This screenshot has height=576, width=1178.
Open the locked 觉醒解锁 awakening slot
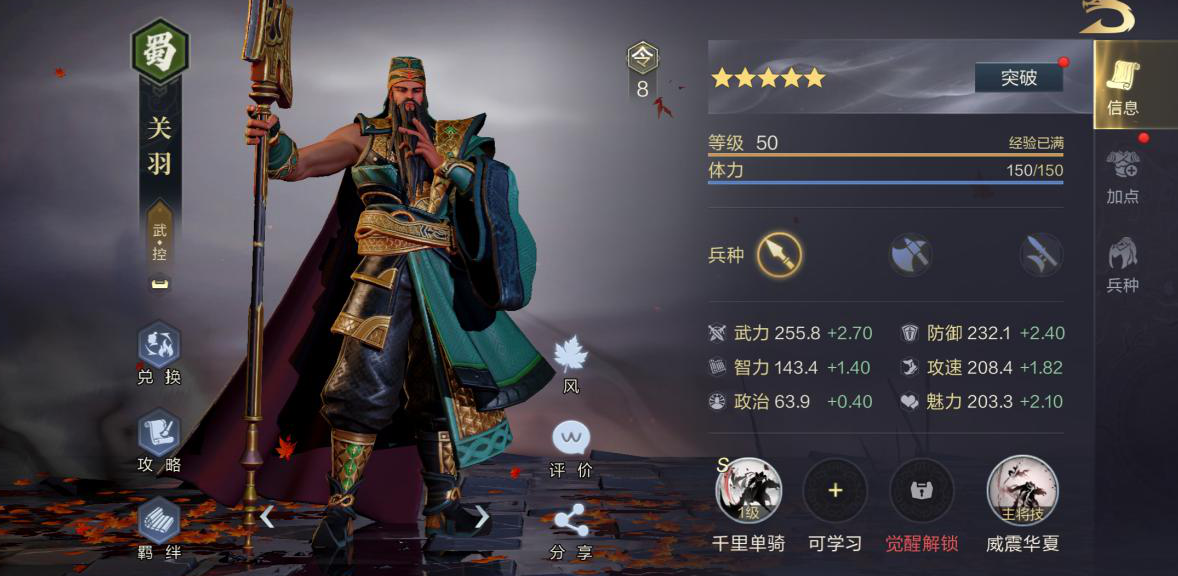[921, 491]
